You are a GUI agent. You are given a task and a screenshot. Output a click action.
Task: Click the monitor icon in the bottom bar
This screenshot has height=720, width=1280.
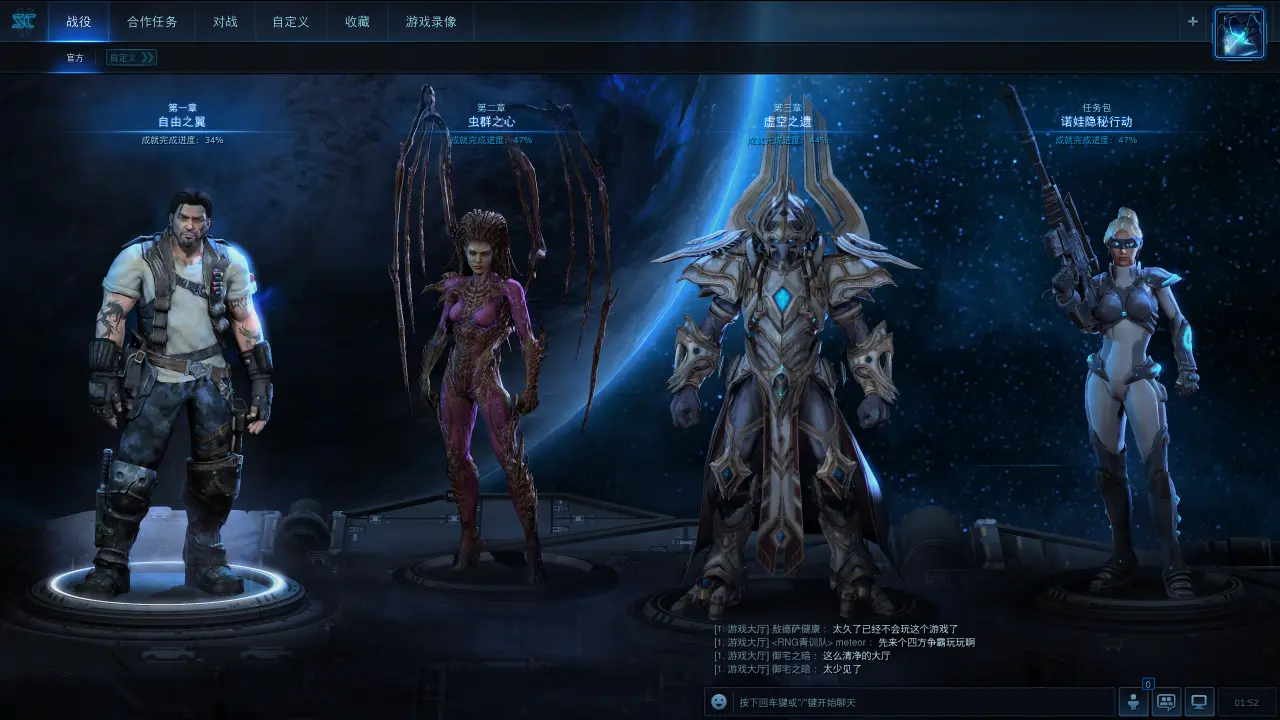coord(1200,702)
